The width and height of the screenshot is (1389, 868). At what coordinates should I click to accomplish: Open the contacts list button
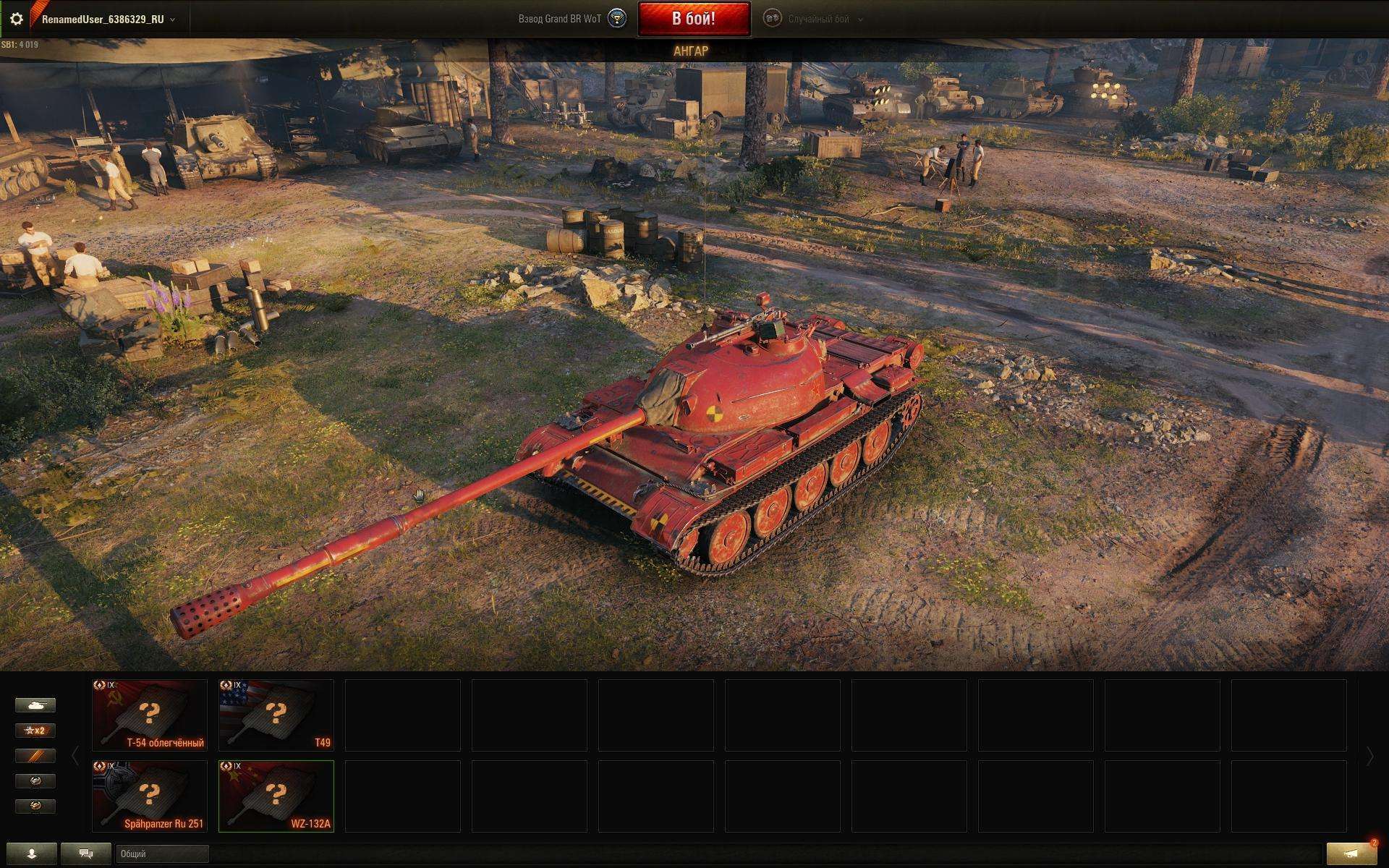click(x=31, y=854)
